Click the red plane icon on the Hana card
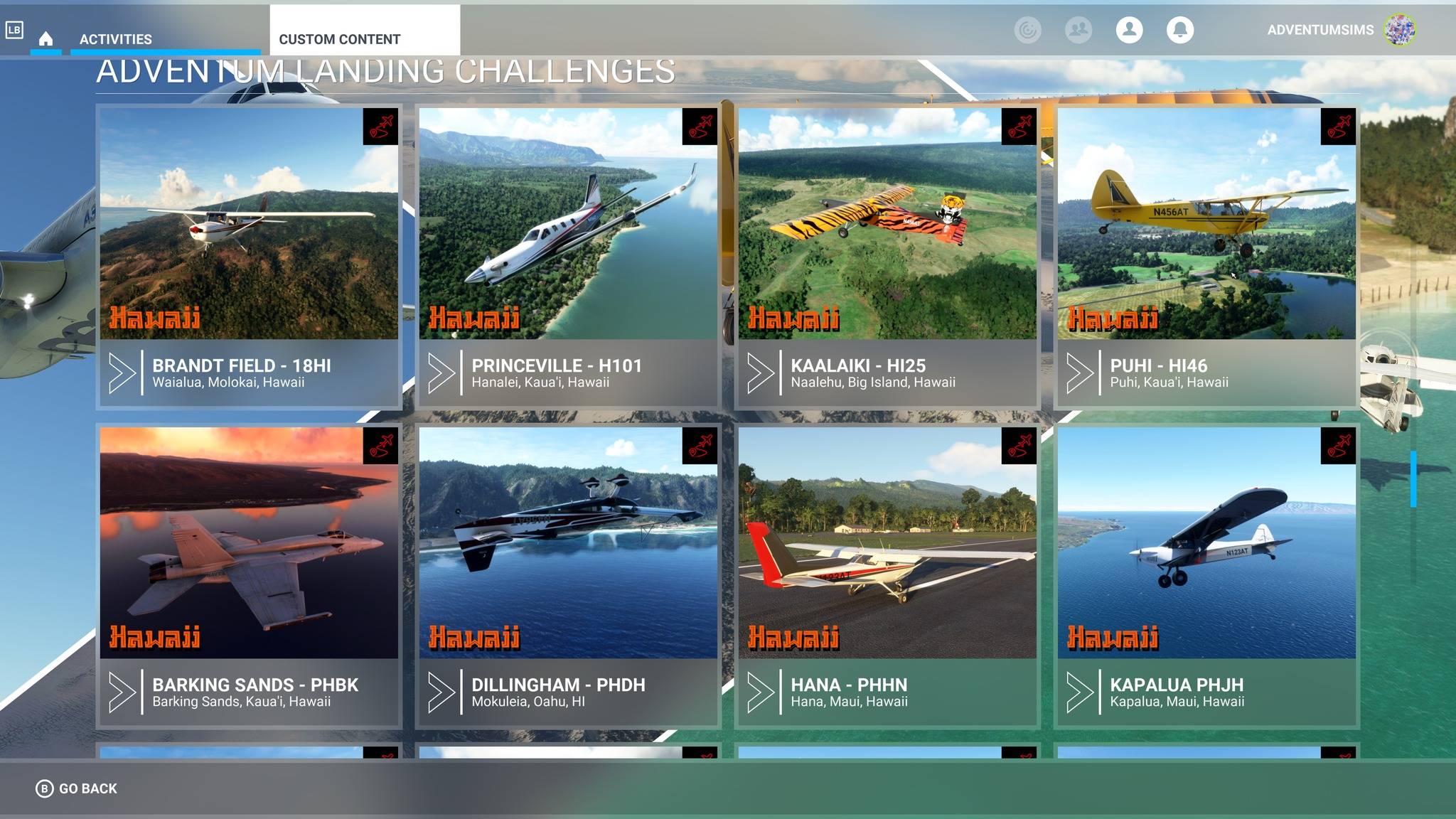The width and height of the screenshot is (1456, 819). tap(1019, 446)
